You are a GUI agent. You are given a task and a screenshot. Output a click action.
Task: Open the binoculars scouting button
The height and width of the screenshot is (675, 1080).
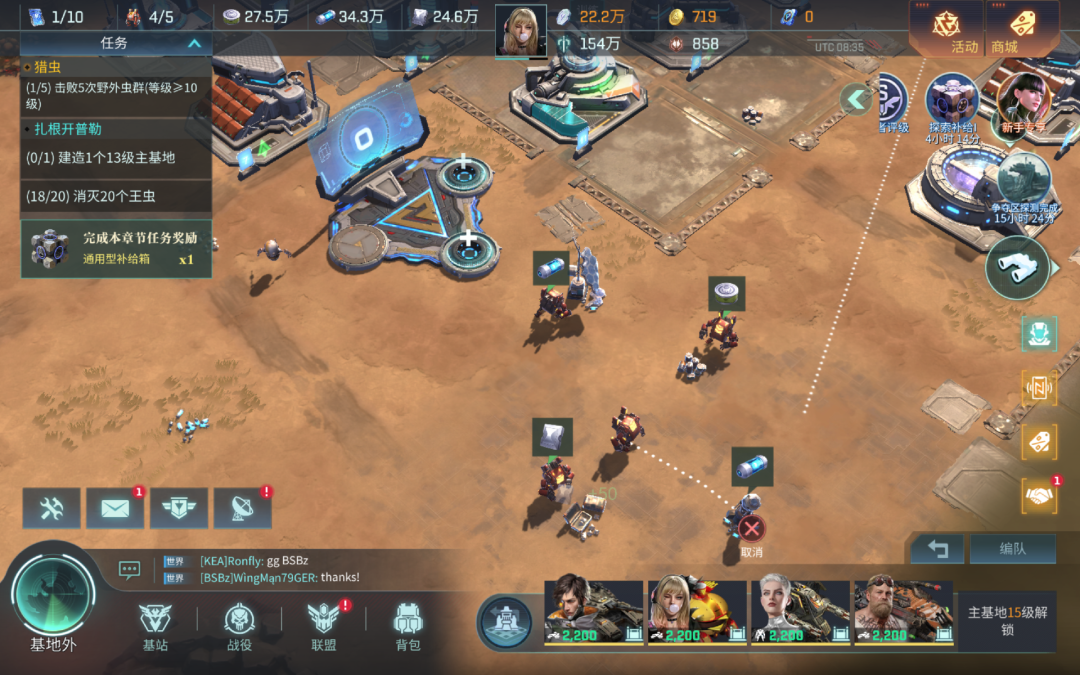[x=1017, y=268]
